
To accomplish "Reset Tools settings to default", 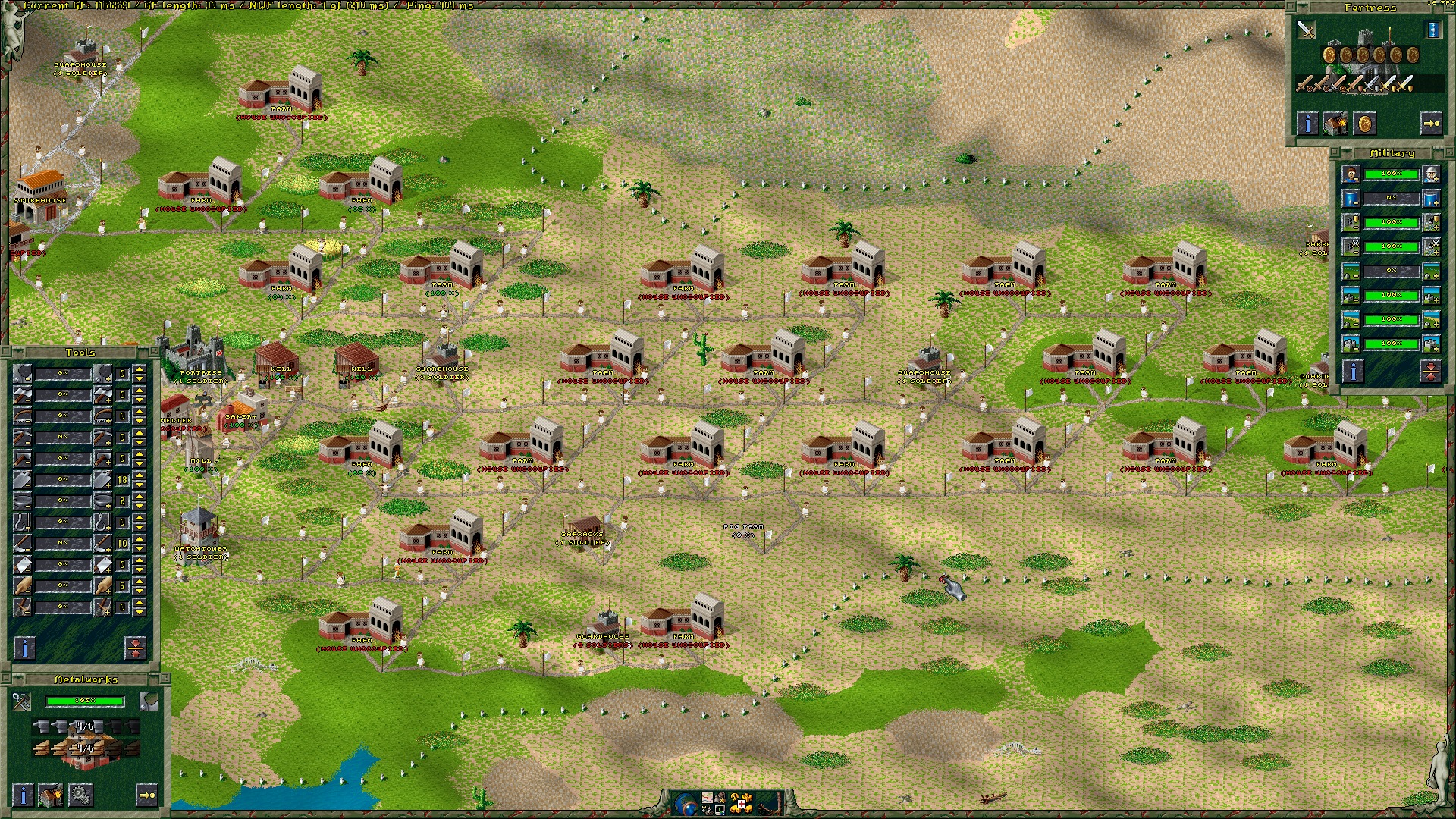I will pyautogui.click(x=135, y=648).
